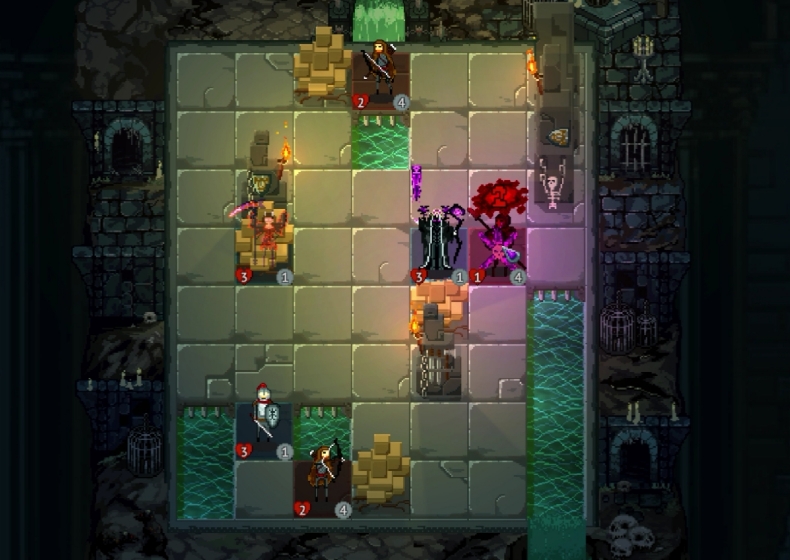The height and width of the screenshot is (560, 790).
Task: Select the knight with sword and shield
Action: [263, 422]
